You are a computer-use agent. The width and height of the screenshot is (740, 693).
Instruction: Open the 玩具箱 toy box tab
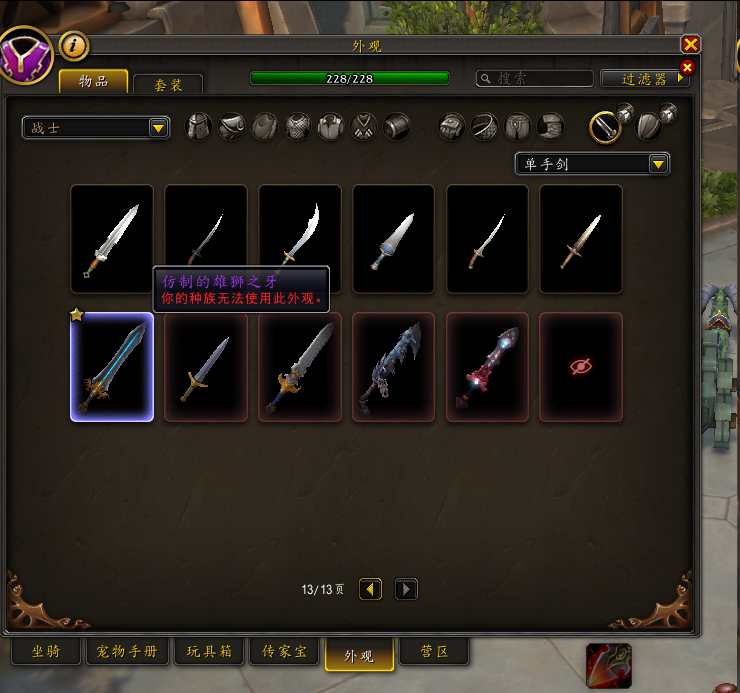[x=209, y=652]
